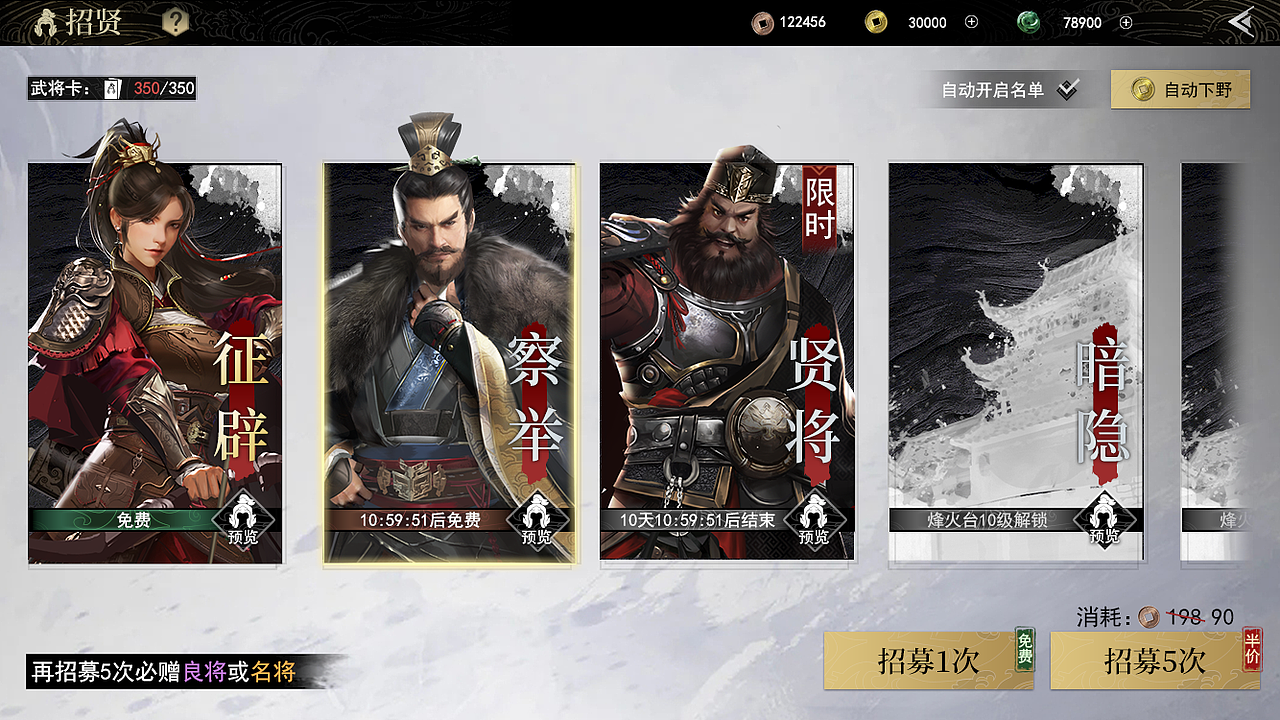Click the gold coin icon next to 30000
This screenshot has height=720, width=1280.
[874, 22]
